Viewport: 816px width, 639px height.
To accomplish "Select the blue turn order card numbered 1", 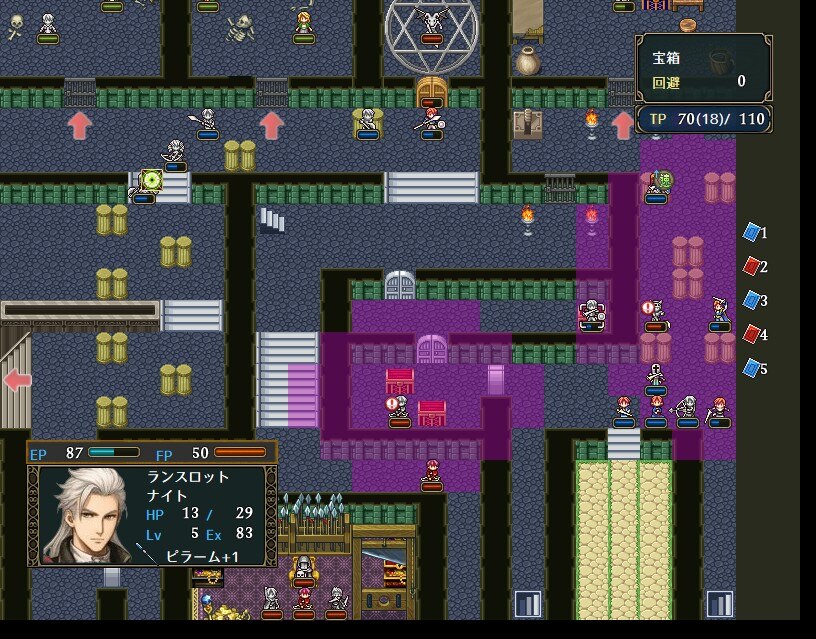I will point(752,233).
